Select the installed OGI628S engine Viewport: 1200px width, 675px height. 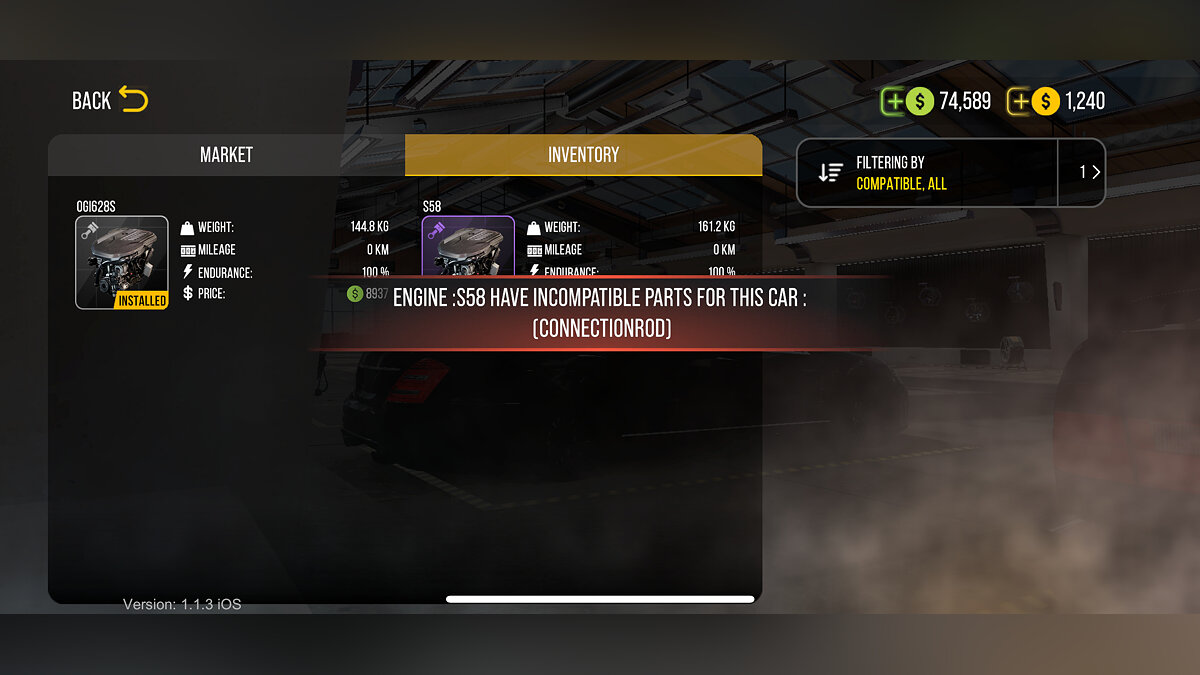122,262
